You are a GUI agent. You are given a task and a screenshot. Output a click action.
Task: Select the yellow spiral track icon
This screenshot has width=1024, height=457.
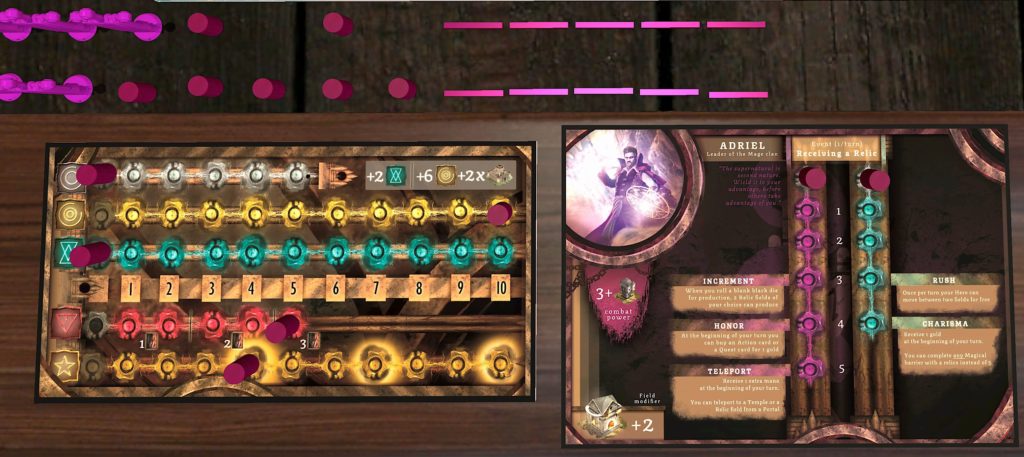tap(67, 213)
